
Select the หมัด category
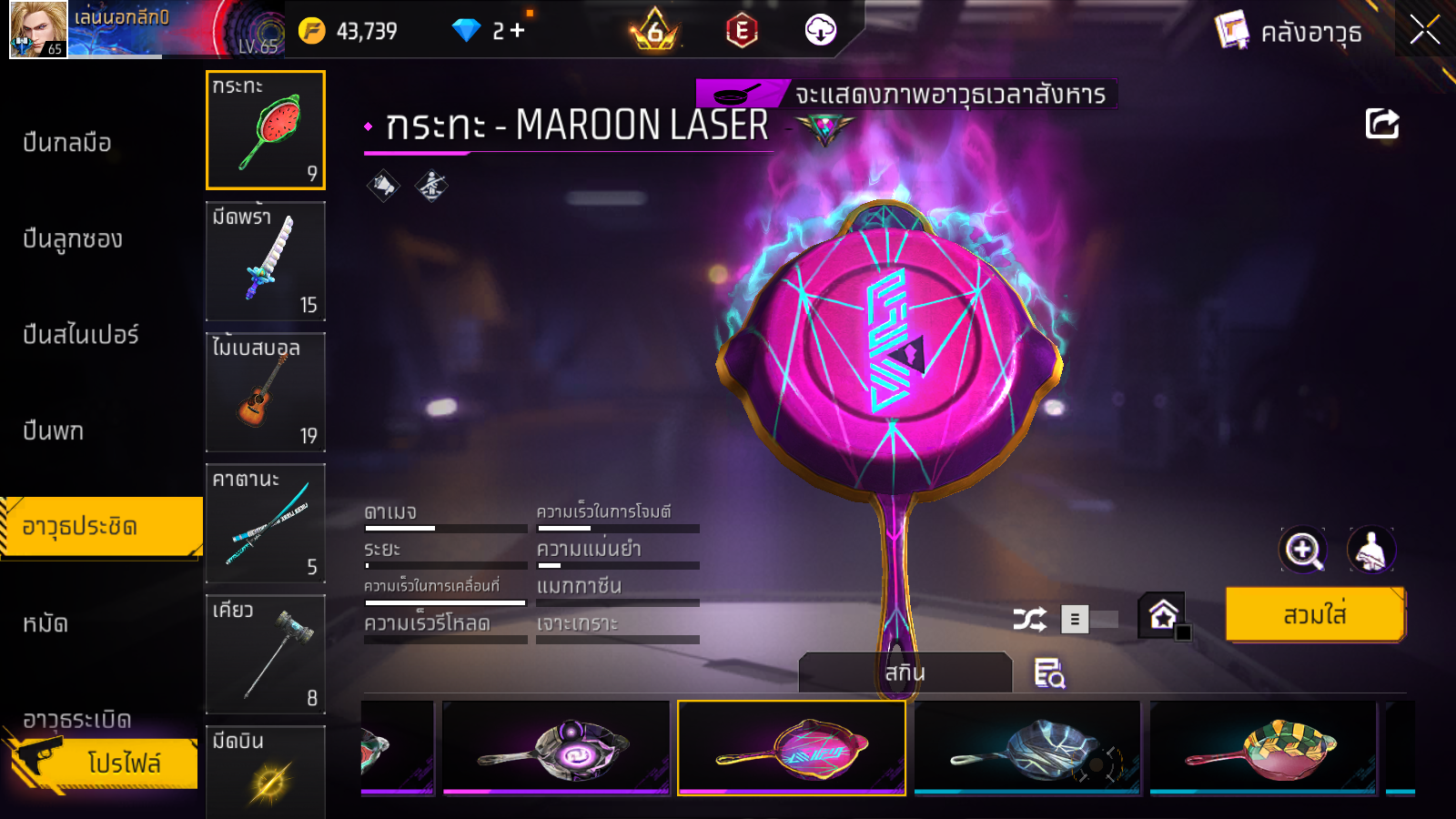coord(45,623)
